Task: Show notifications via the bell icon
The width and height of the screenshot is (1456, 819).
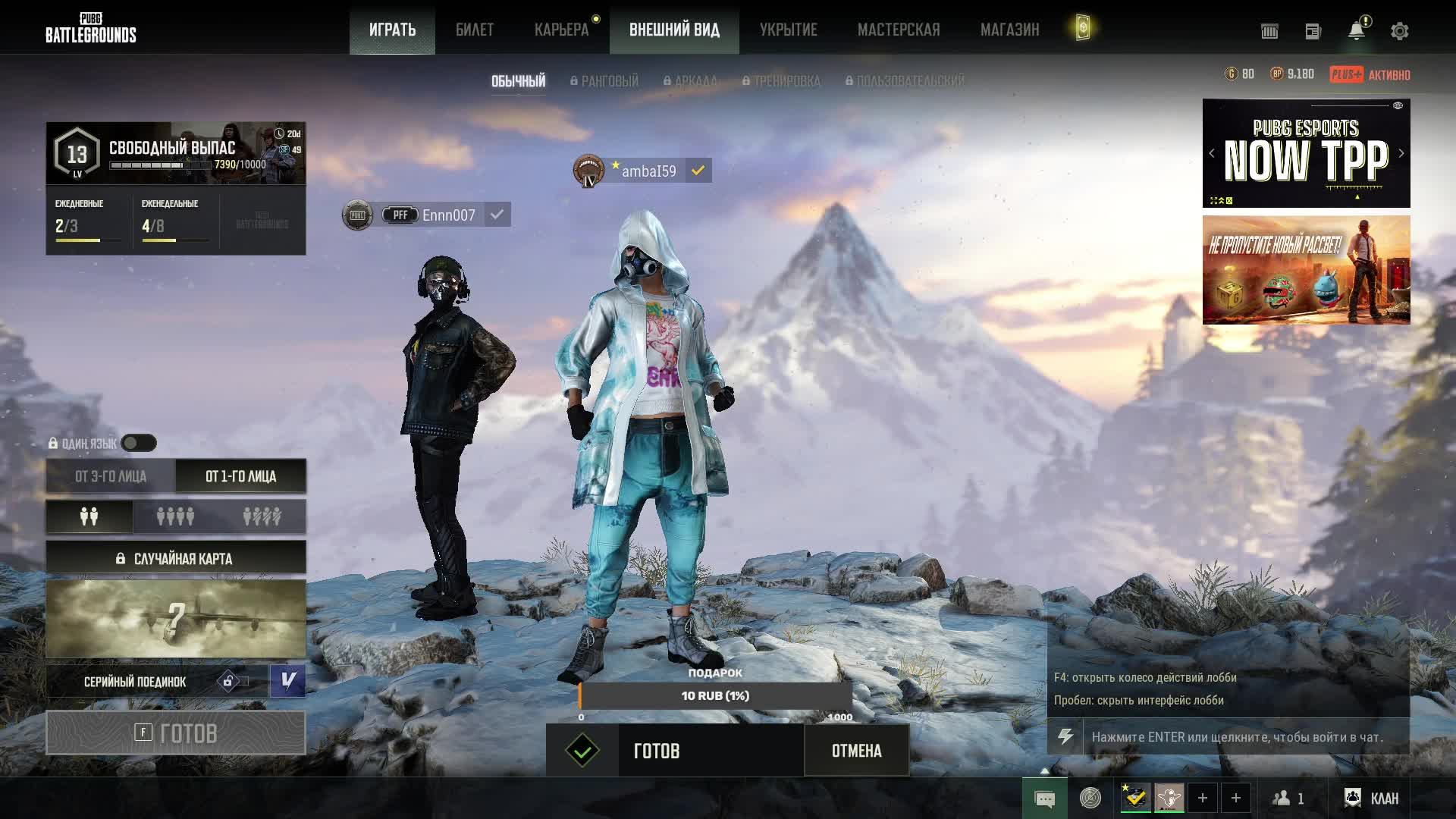Action: click(x=1356, y=31)
